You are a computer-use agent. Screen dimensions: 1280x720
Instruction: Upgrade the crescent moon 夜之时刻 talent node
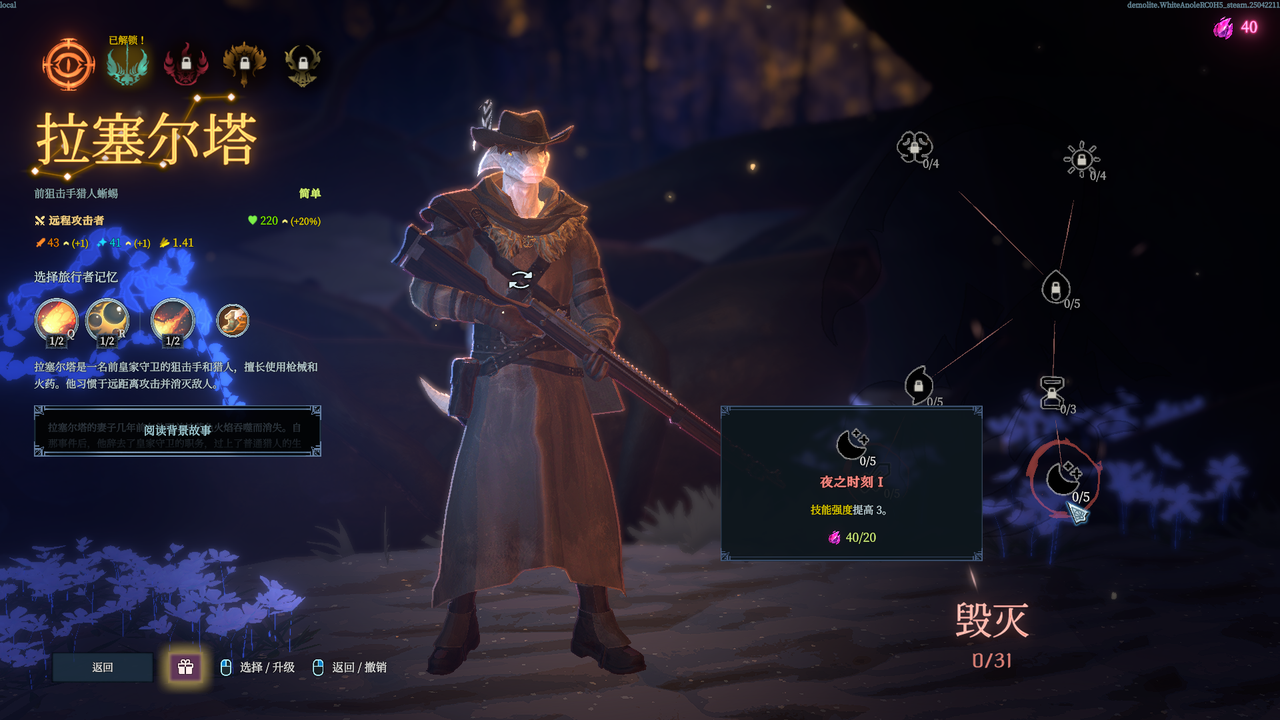pyautogui.click(x=1062, y=479)
